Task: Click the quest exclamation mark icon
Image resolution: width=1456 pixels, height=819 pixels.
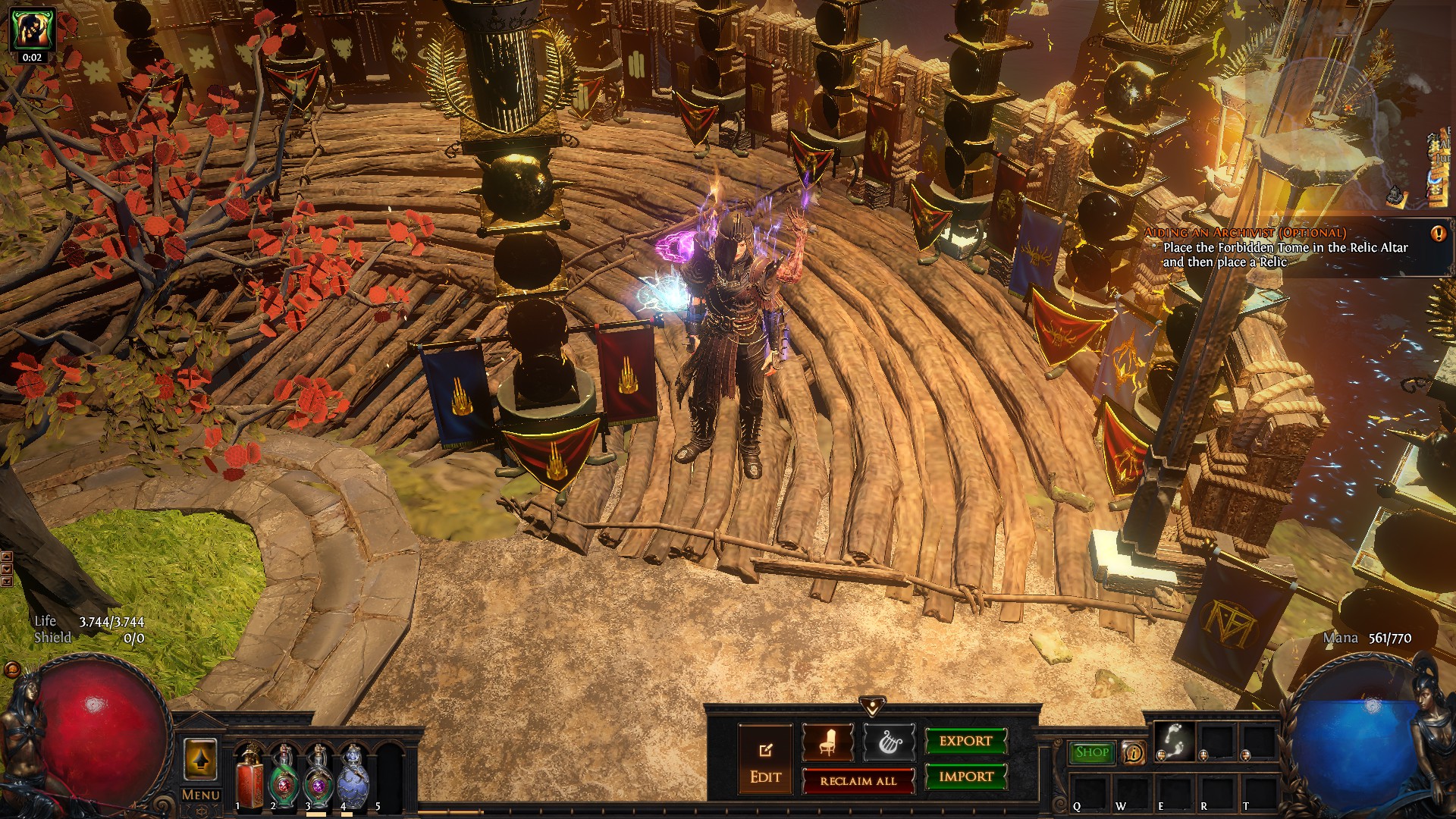Action: (x=1438, y=234)
